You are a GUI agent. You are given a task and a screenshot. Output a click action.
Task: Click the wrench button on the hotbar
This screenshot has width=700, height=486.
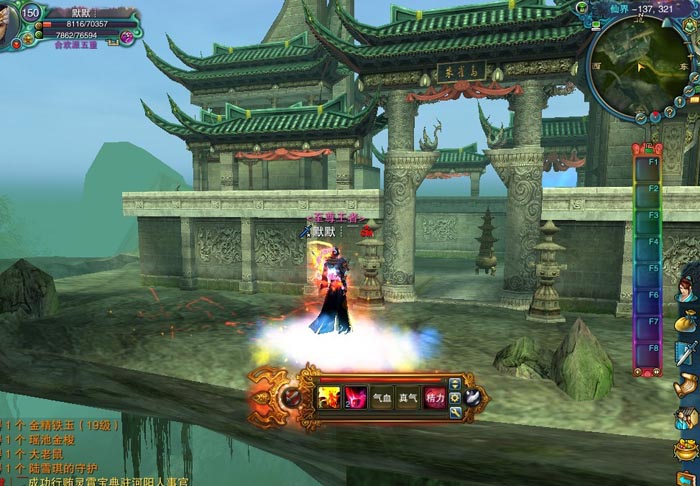(456, 410)
